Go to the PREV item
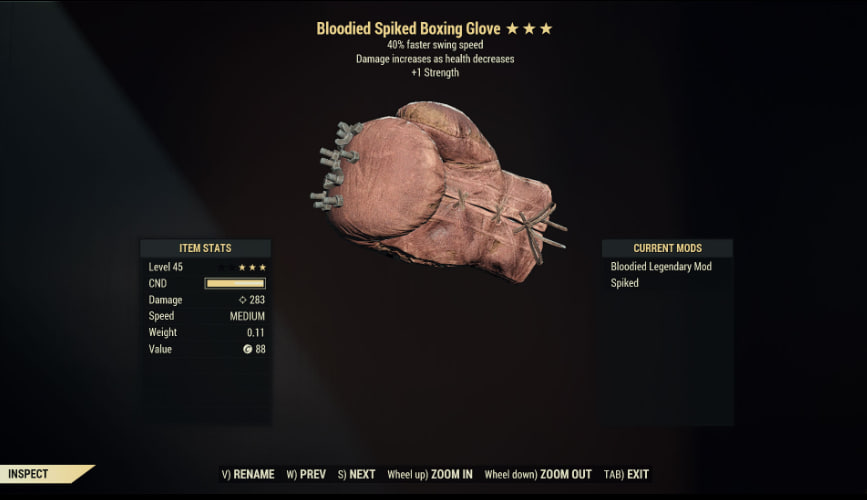 308,474
